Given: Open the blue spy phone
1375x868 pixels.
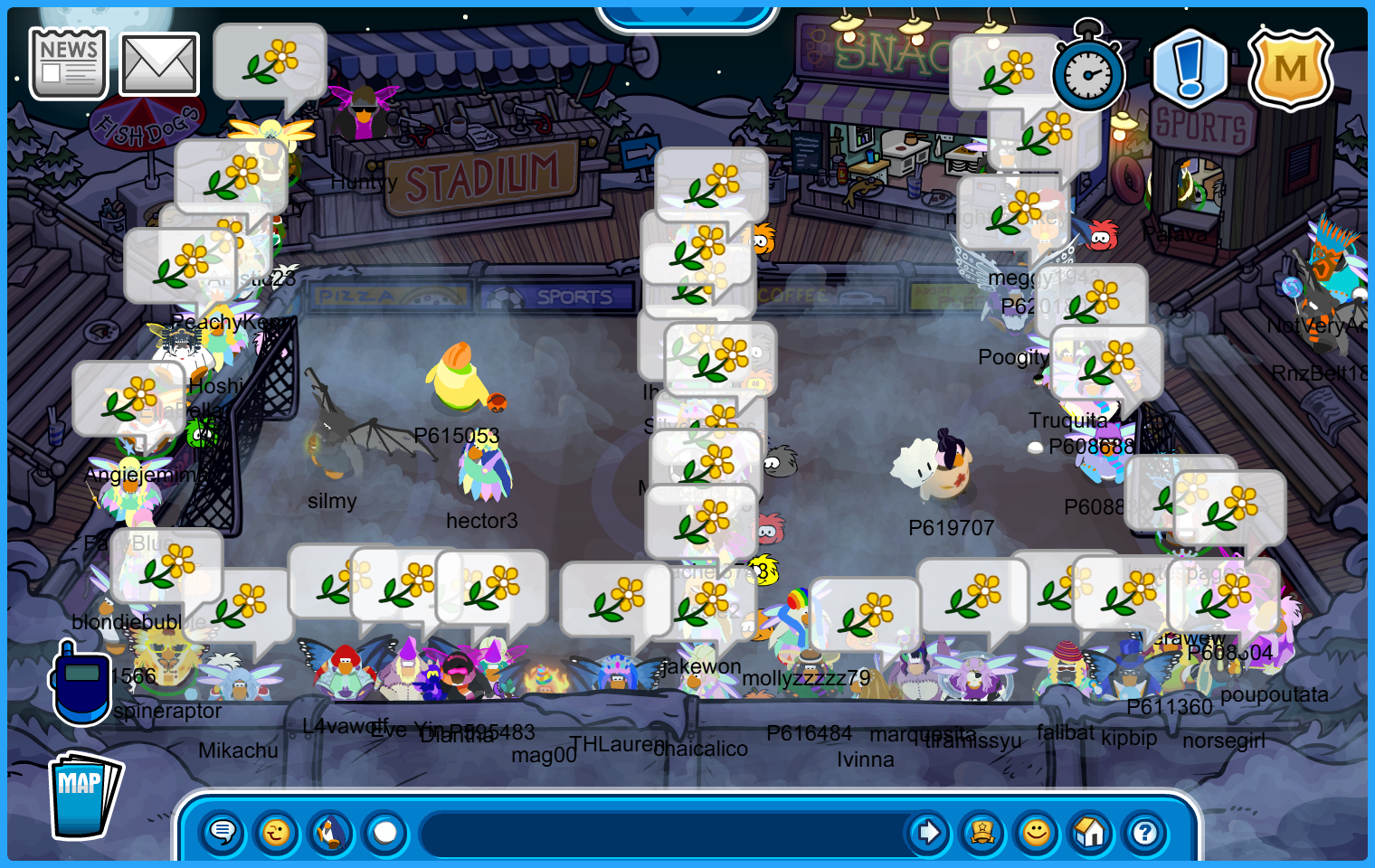Looking at the screenshot, I should click(81, 684).
